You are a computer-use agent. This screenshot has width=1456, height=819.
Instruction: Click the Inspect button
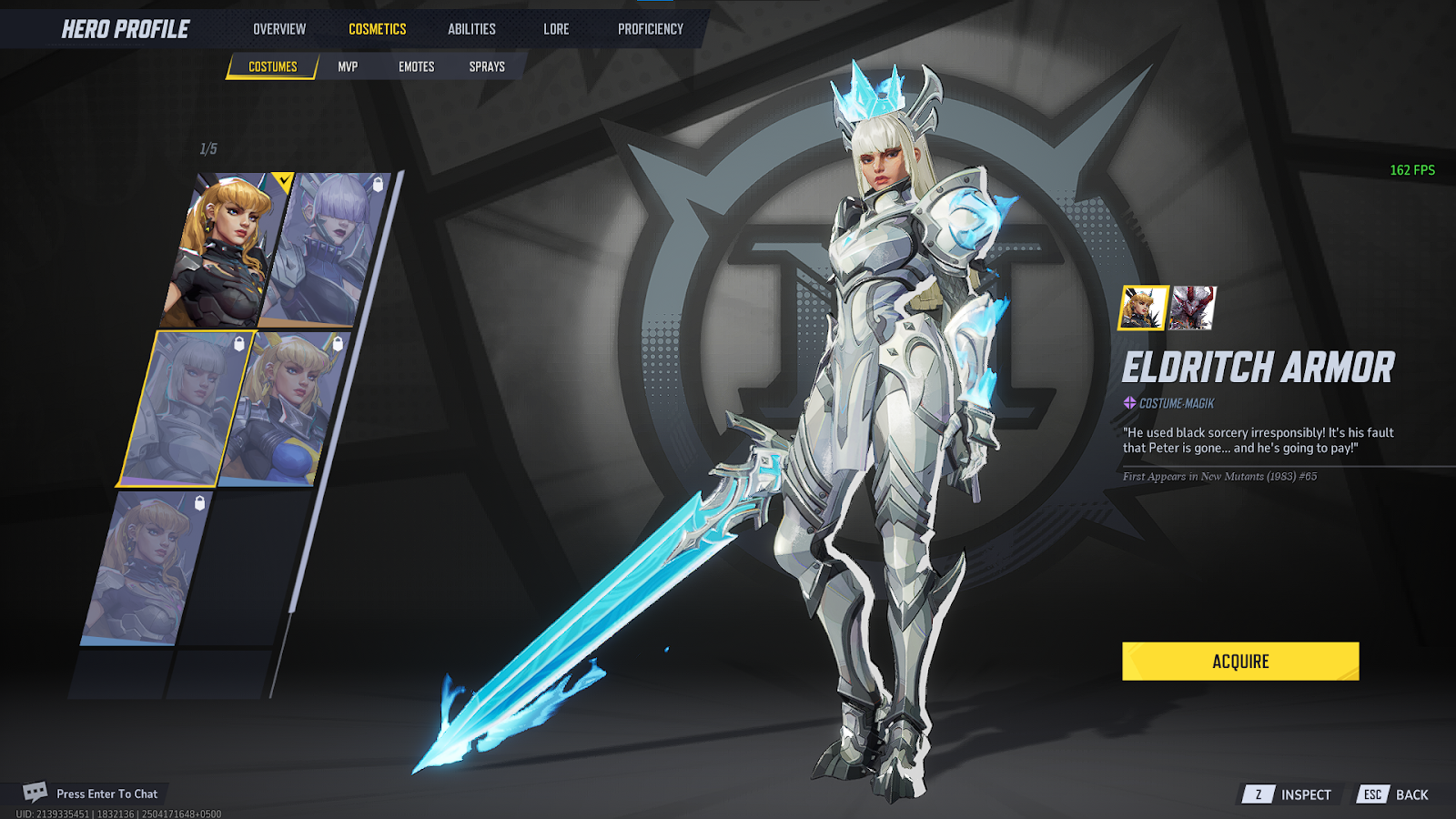click(x=1290, y=794)
